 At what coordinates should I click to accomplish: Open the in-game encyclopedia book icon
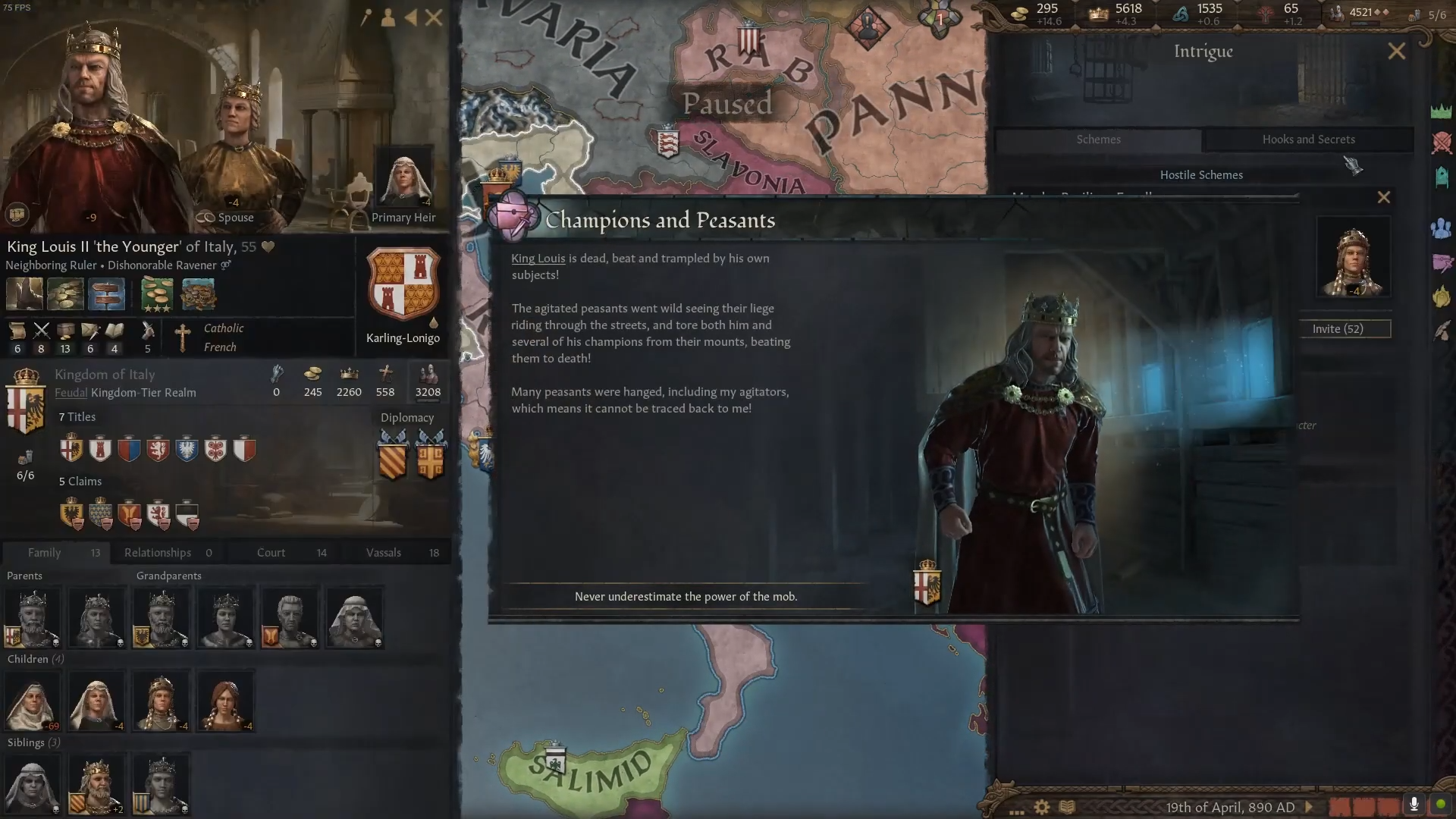point(1065,807)
